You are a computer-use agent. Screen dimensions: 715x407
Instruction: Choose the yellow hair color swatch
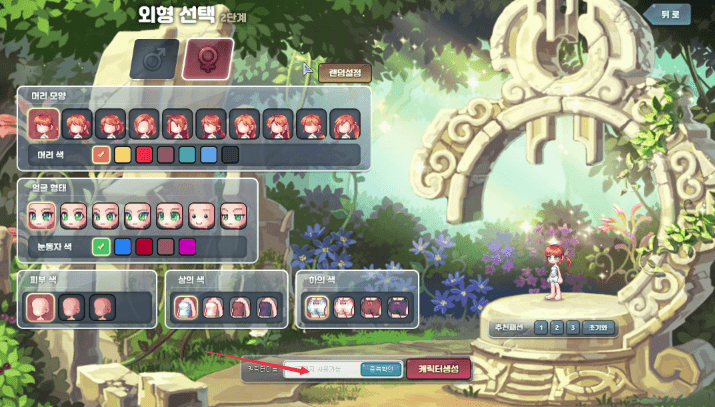[x=123, y=155]
